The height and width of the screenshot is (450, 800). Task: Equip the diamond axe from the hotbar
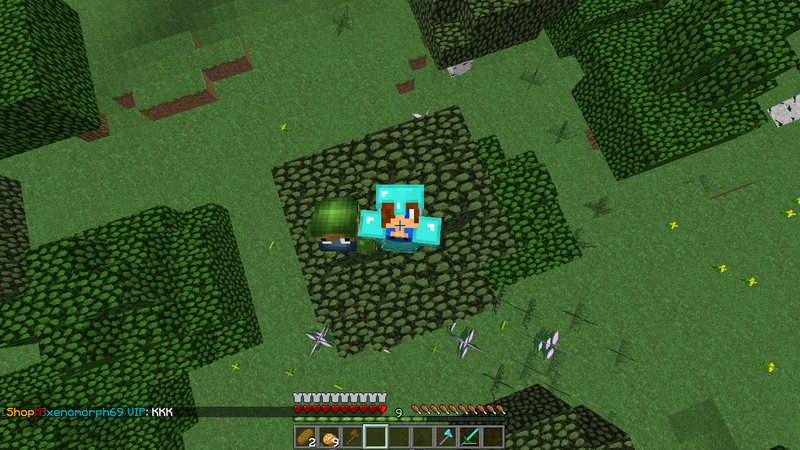click(446, 437)
